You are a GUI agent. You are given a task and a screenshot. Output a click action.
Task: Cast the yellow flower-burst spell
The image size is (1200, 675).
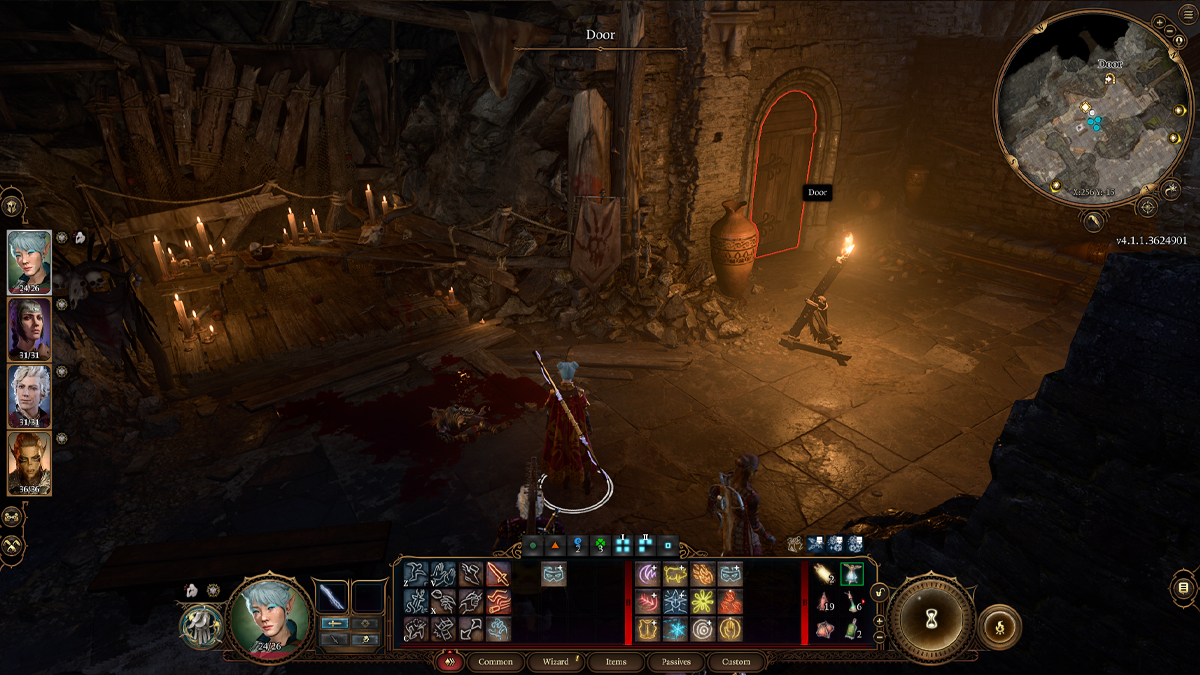tap(702, 602)
